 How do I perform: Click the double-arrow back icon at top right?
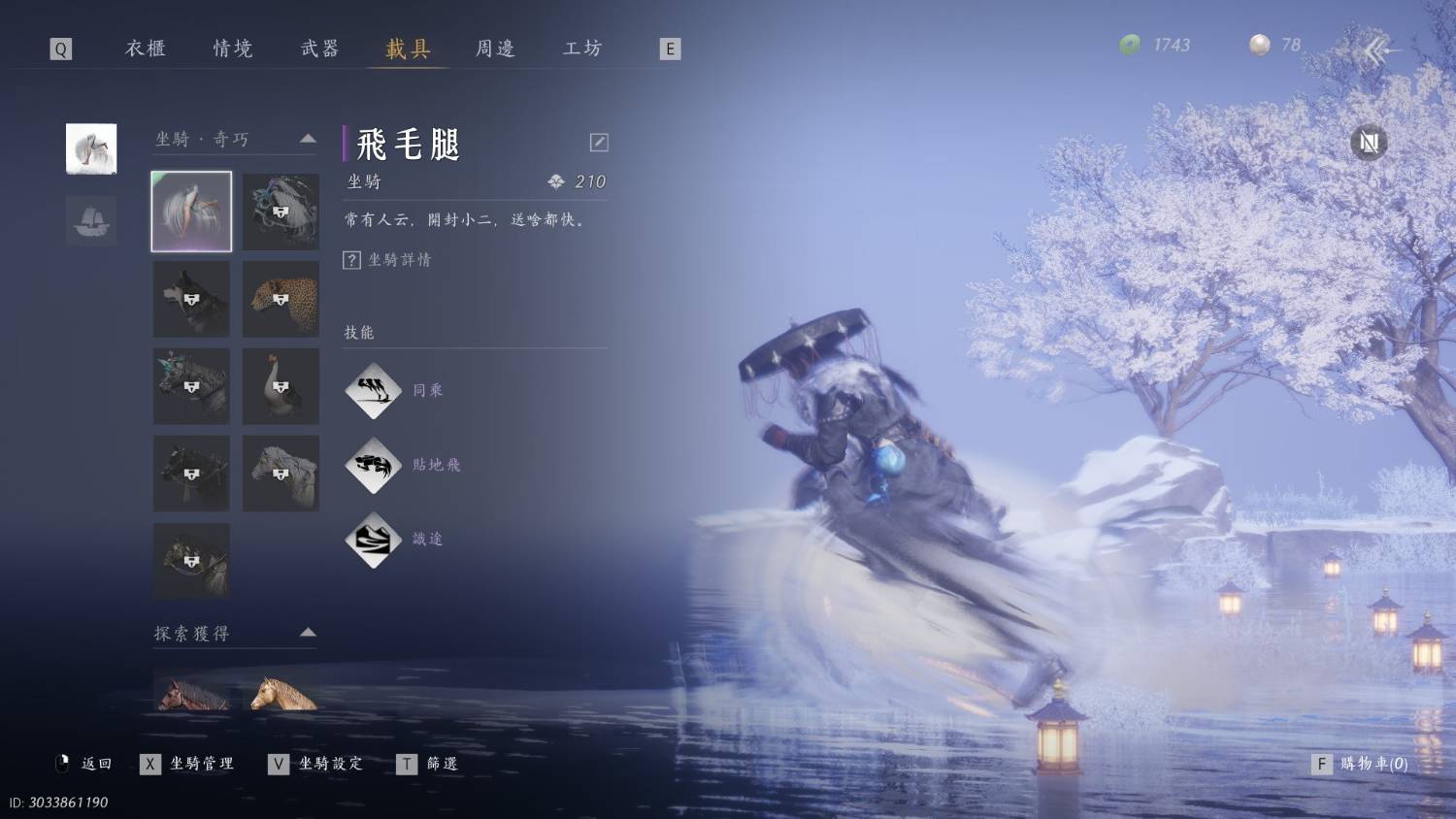(x=1379, y=49)
